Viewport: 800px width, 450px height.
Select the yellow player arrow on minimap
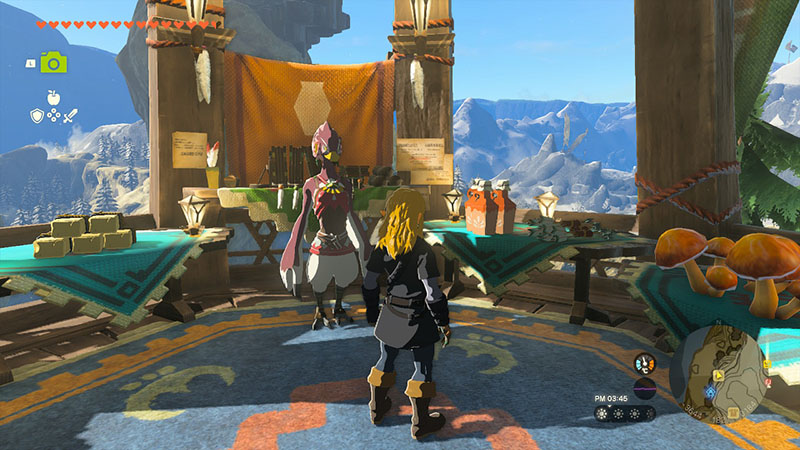719,377
